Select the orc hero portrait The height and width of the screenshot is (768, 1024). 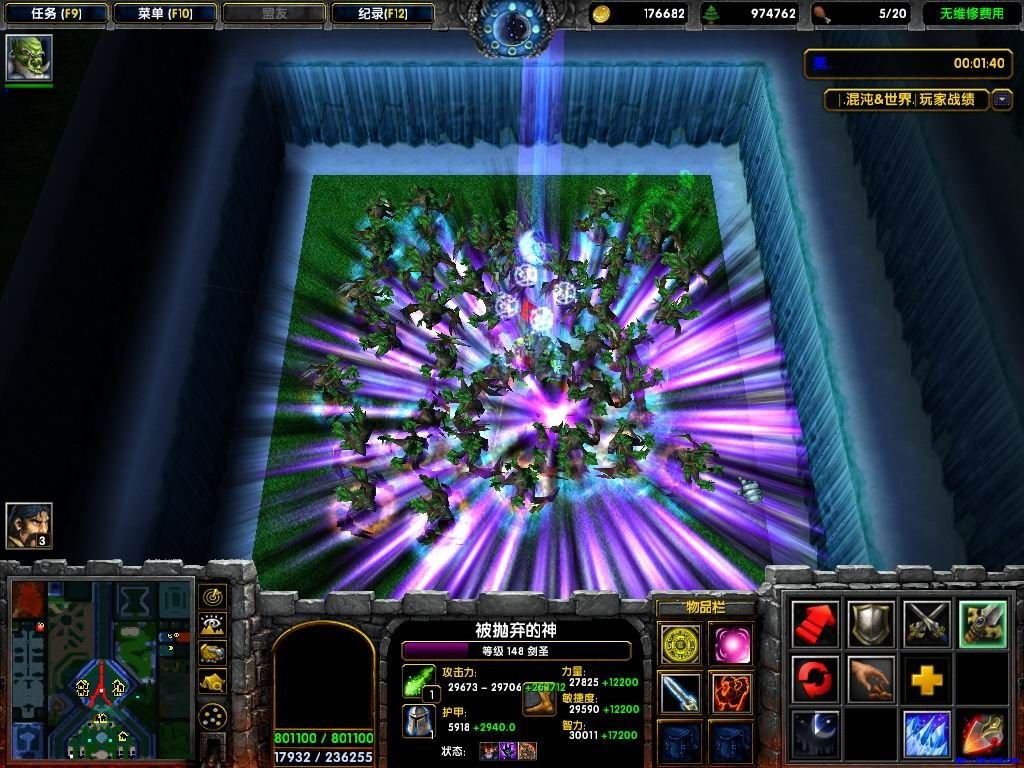point(29,59)
